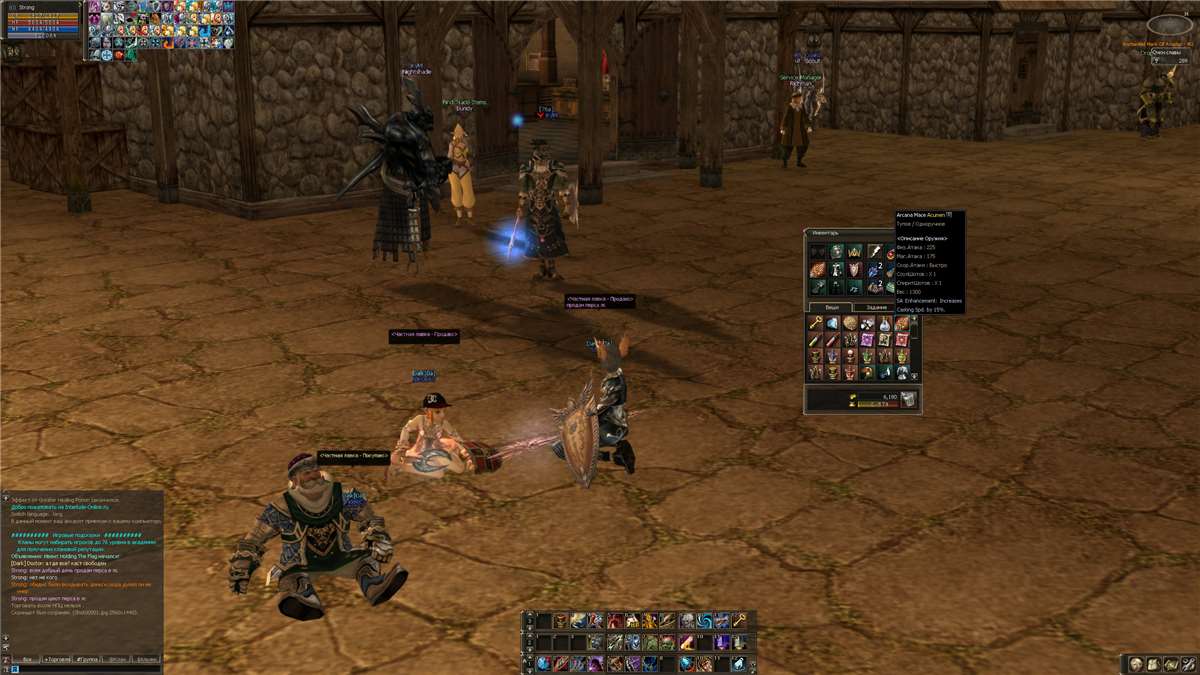Switch to the +Торговля chat tab
Viewport: 1200px width, 675px height.
click(x=57, y=660)
